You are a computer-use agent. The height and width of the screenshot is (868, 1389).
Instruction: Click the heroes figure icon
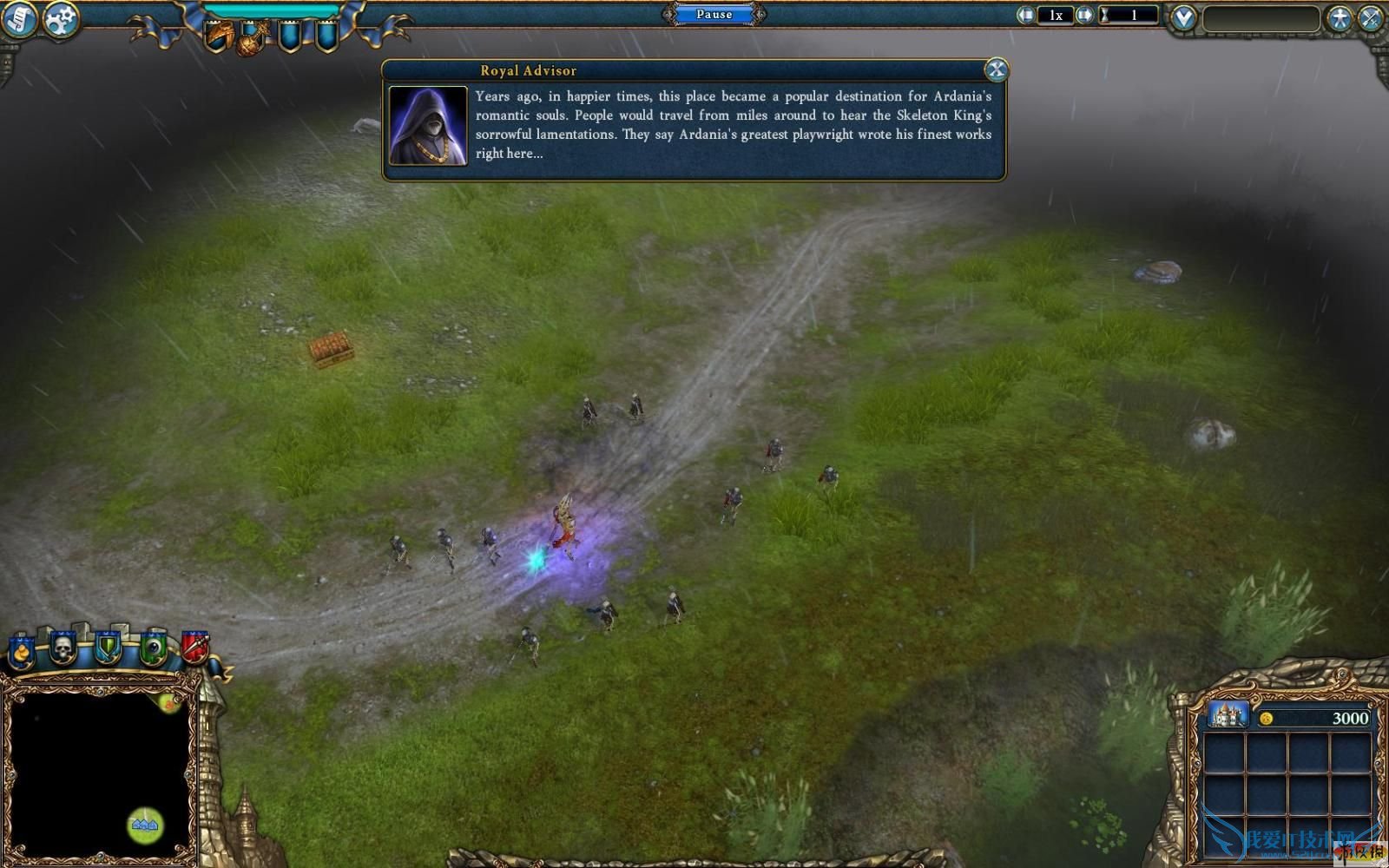1340,18
